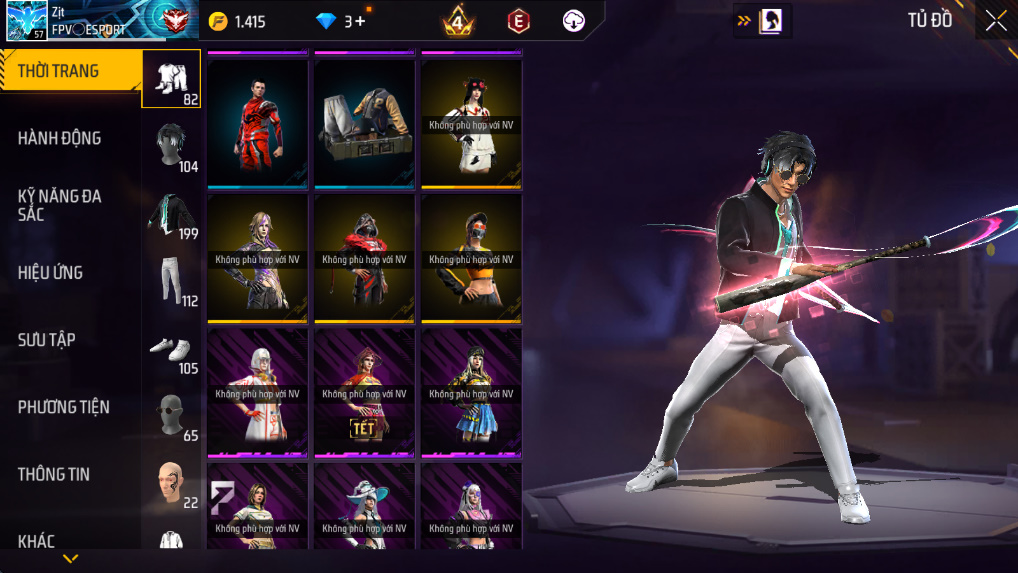Choose the outfit set subcategory with 82 items
The width and height of the screenshot is (1018, 573).
click(x=171, y=79)
